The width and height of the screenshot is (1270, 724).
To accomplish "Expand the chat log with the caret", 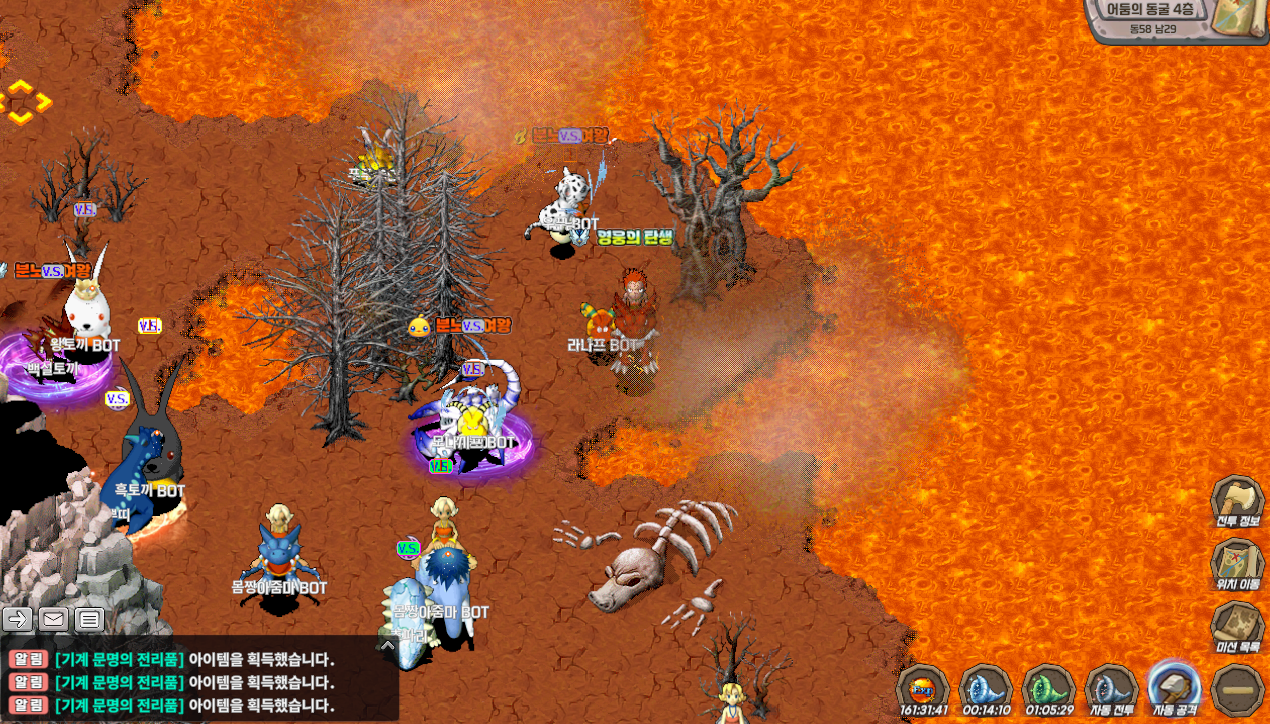I will pos(388,646).
